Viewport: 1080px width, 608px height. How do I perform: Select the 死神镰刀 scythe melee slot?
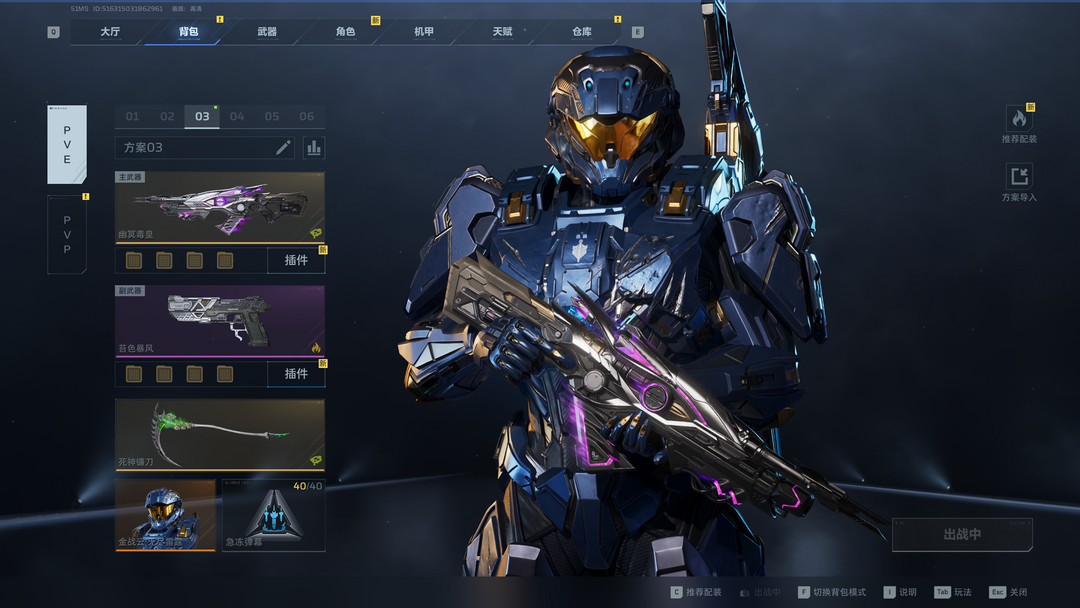pos(220,434)
